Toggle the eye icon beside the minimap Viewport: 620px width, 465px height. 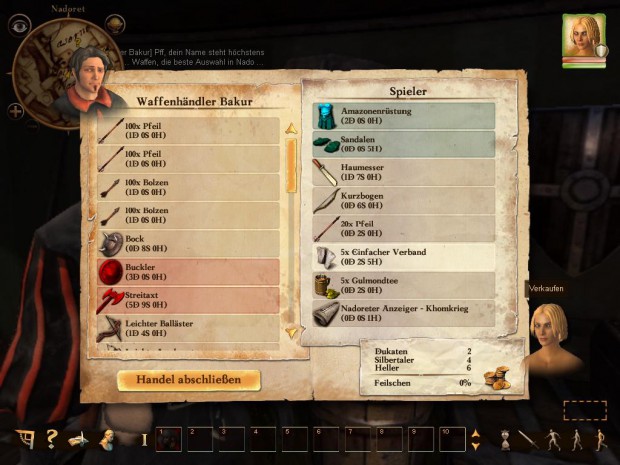(x=15, y=27)
